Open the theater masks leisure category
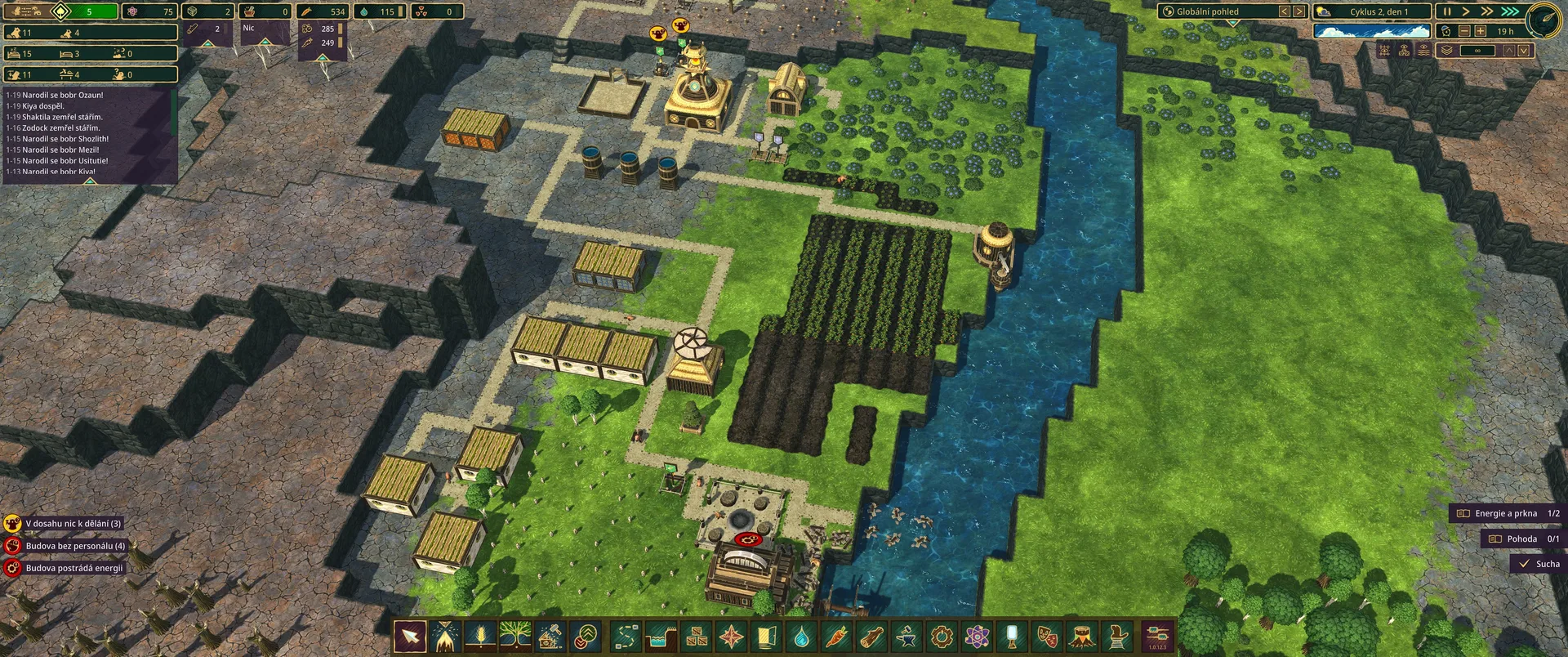This screenshot has width=1568, height=657. tap(1047, 636)
